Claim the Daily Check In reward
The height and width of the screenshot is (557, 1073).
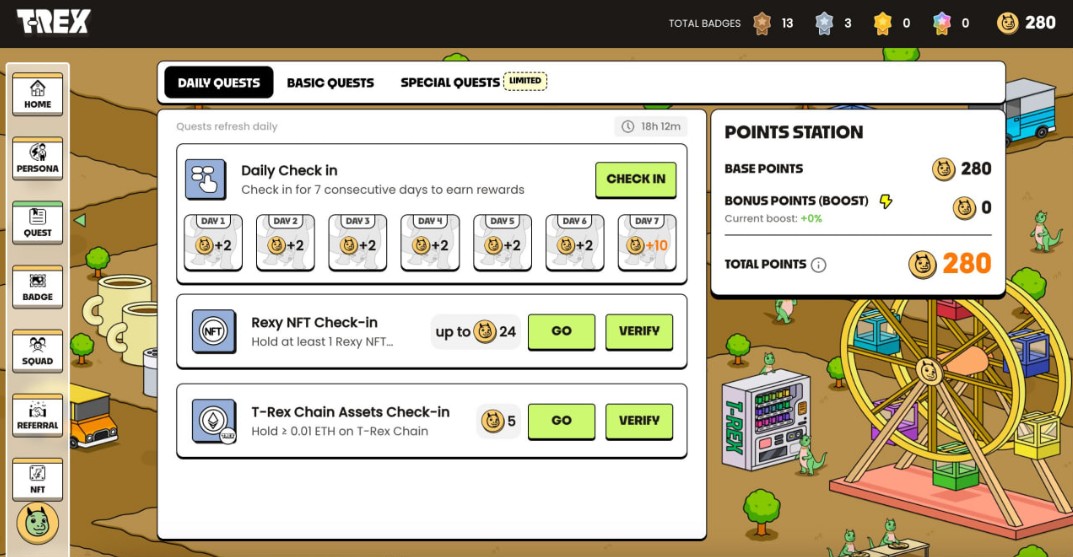[x=635, y=179]
